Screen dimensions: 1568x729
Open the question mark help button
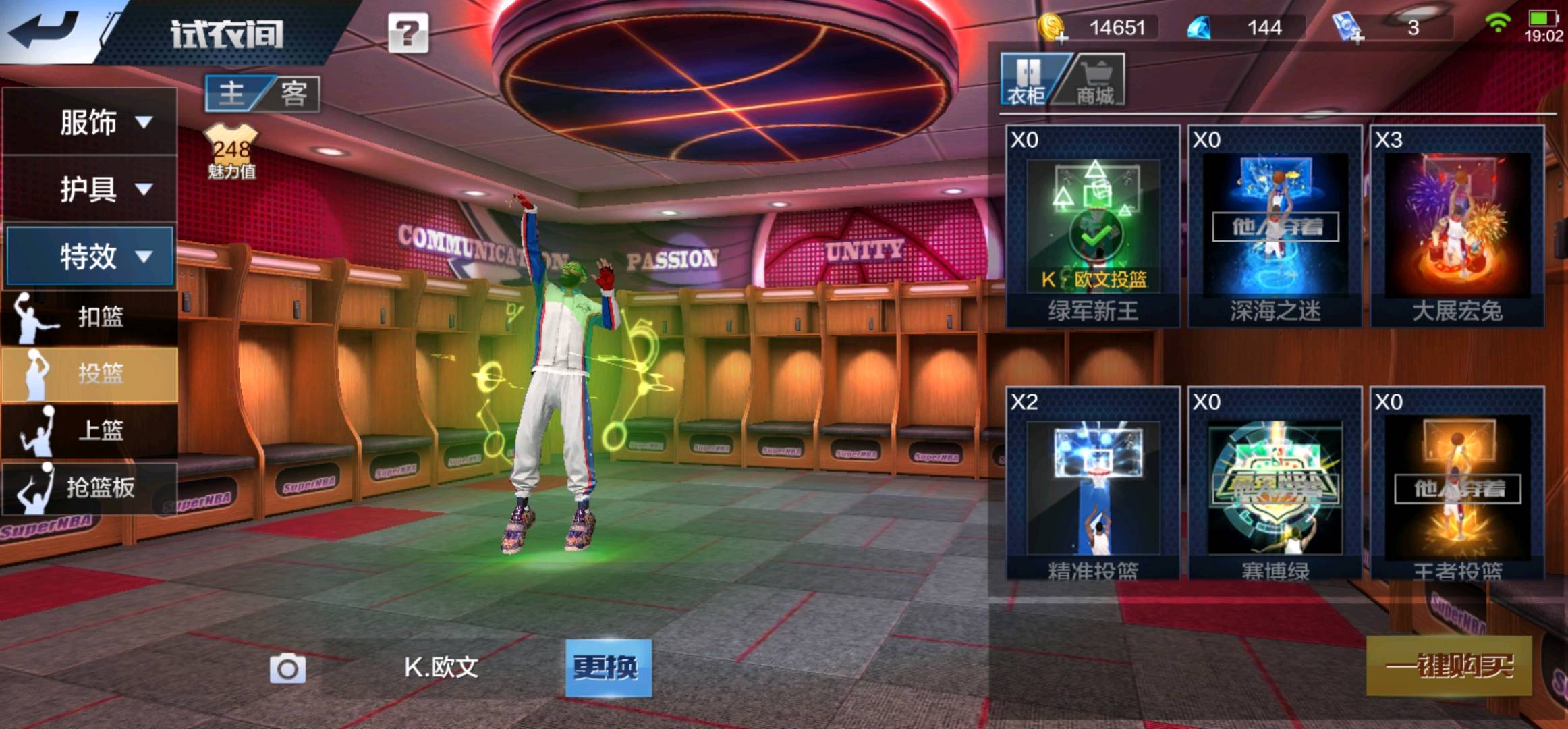point(408,33)
